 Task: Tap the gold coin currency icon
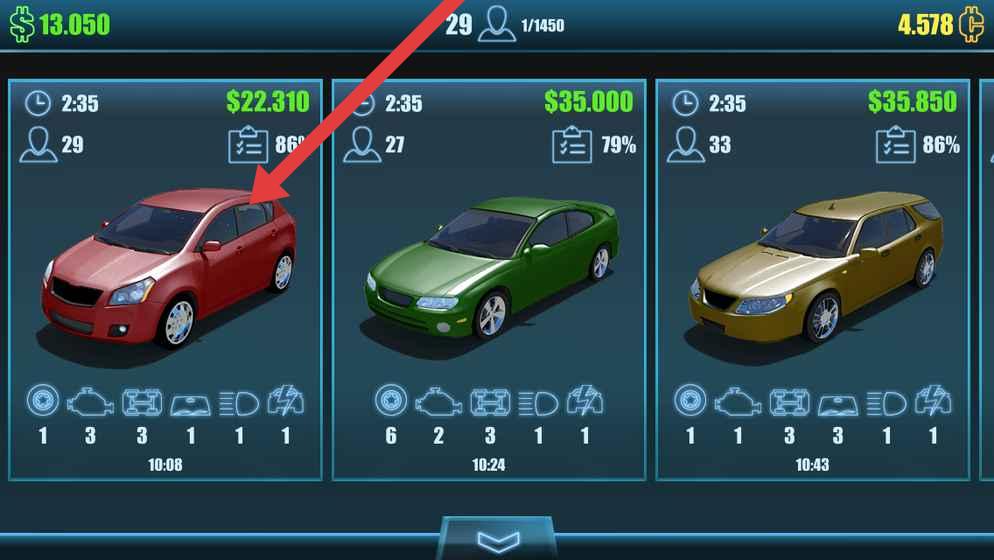tap(971, 24)
